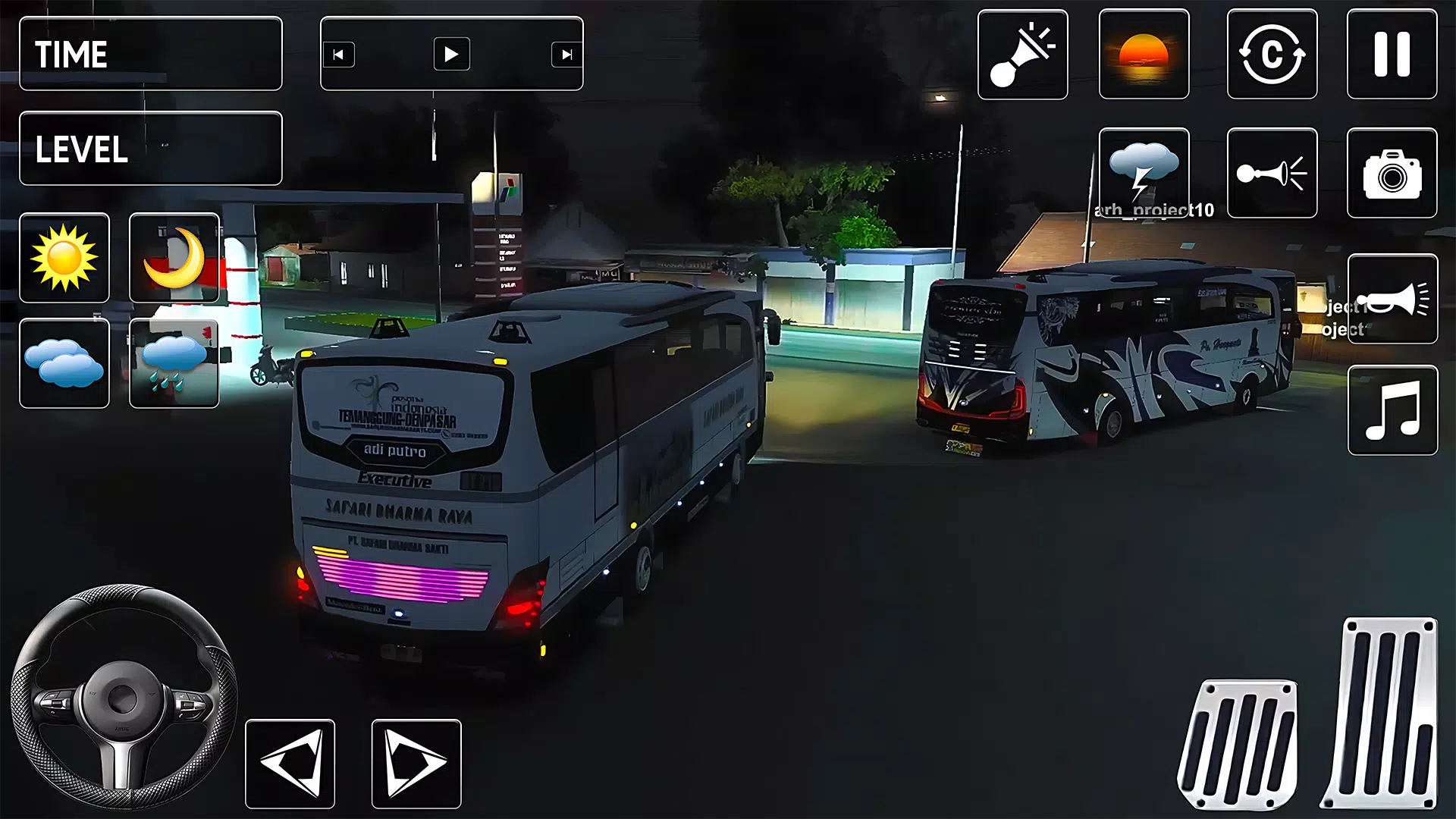Open the LEVEL display panel
This screenshot has height=819, width=1456.
point(150,149)
